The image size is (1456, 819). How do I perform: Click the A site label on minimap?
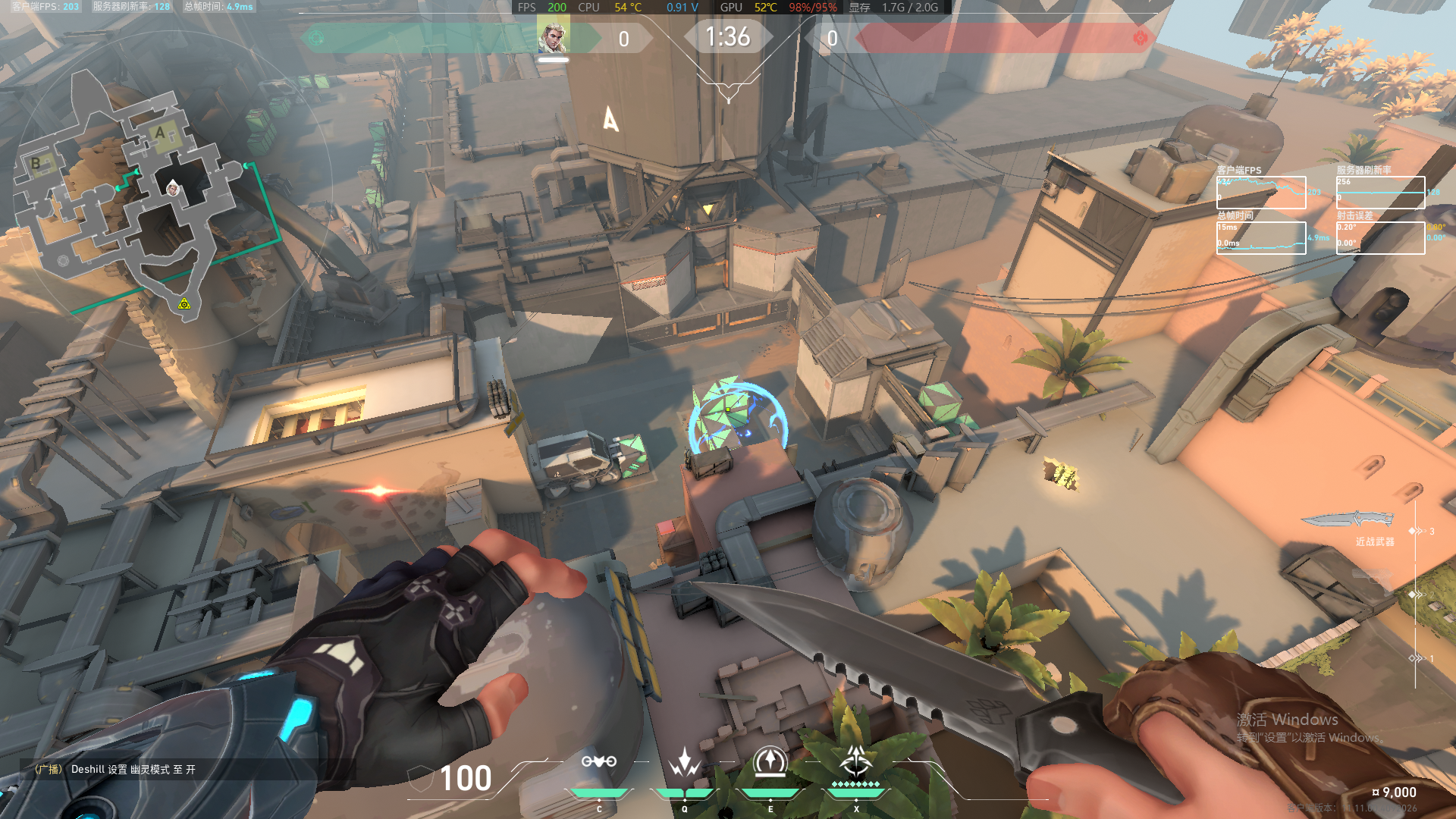(160, 133)
